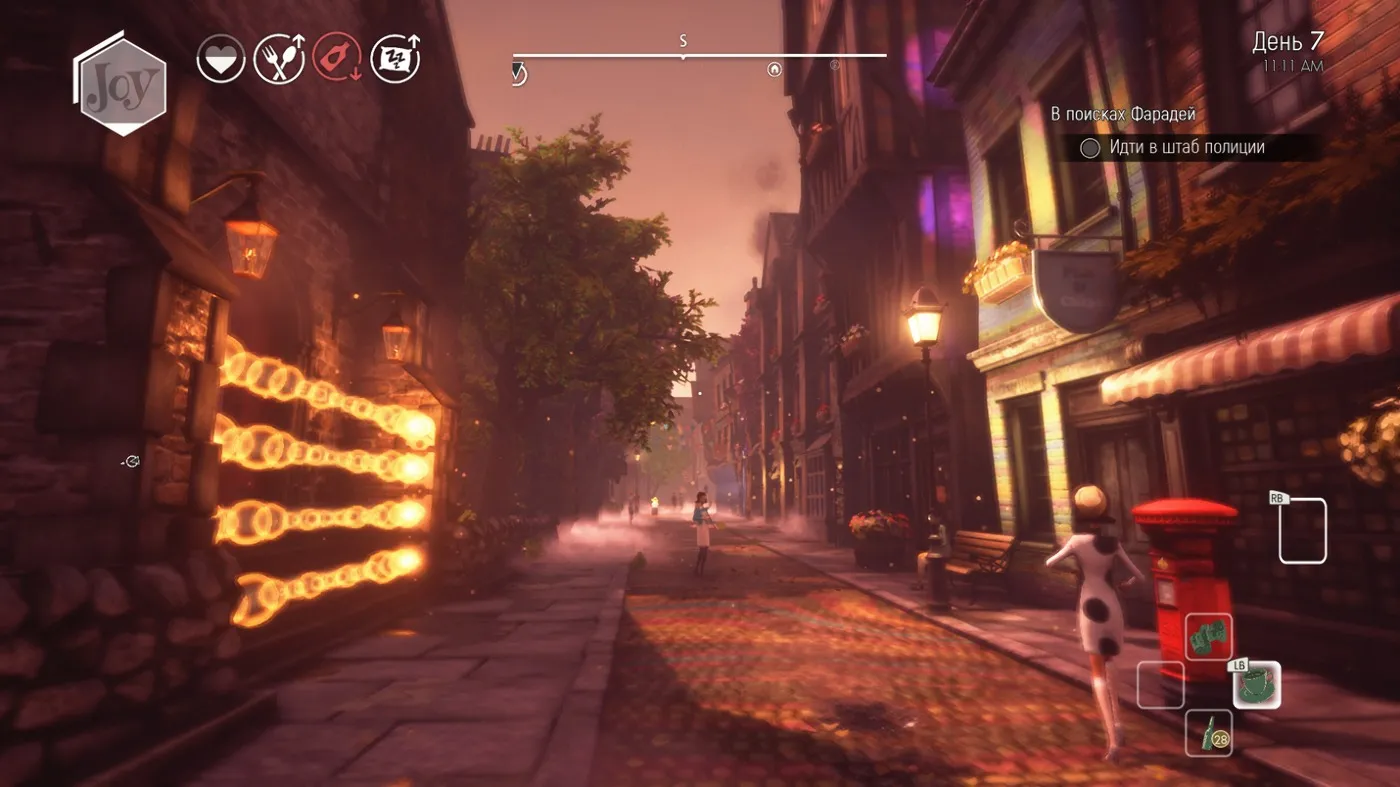Image resolution: width=1400 pixels, height=787 pixels.
Task: Select the heart health status icon
Action: click(221, 59)
